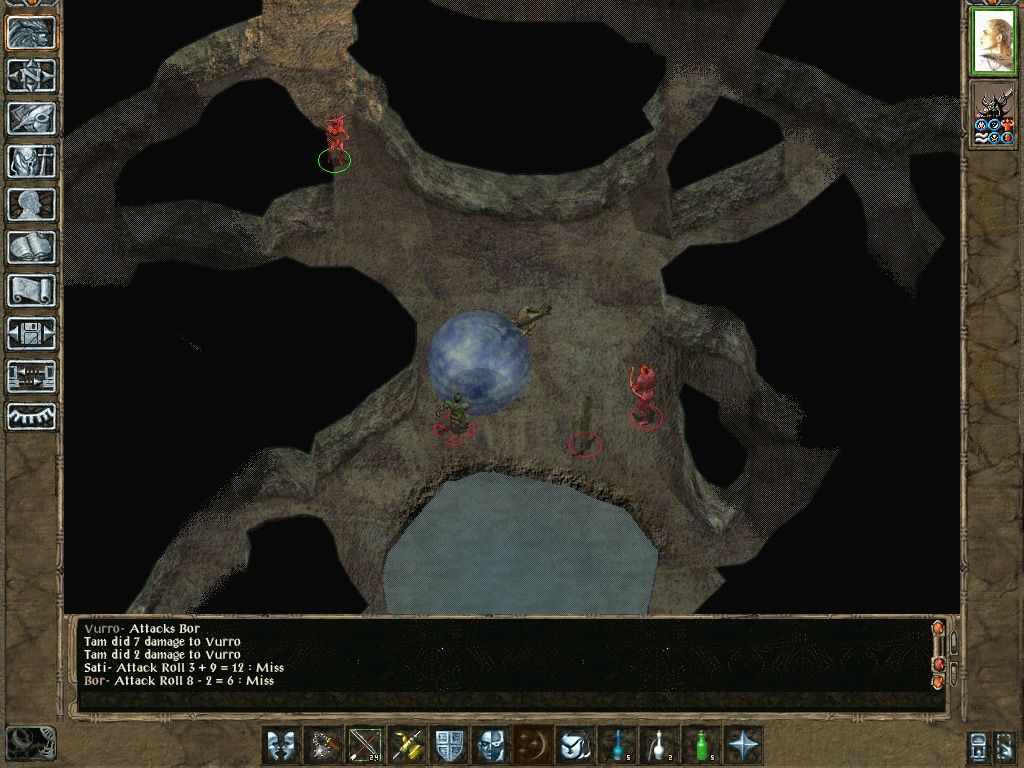Activate the talk masks button
The width and height of the screenshot is (1024, 768).
tap(283, 745)
